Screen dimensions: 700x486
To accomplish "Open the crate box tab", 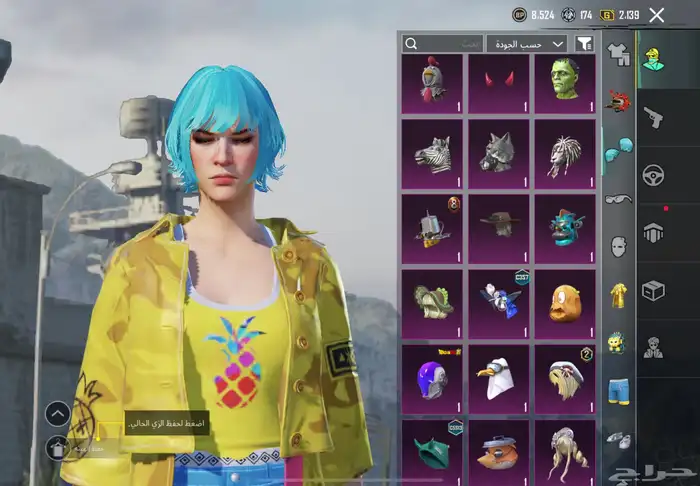I will coord(655,290).
